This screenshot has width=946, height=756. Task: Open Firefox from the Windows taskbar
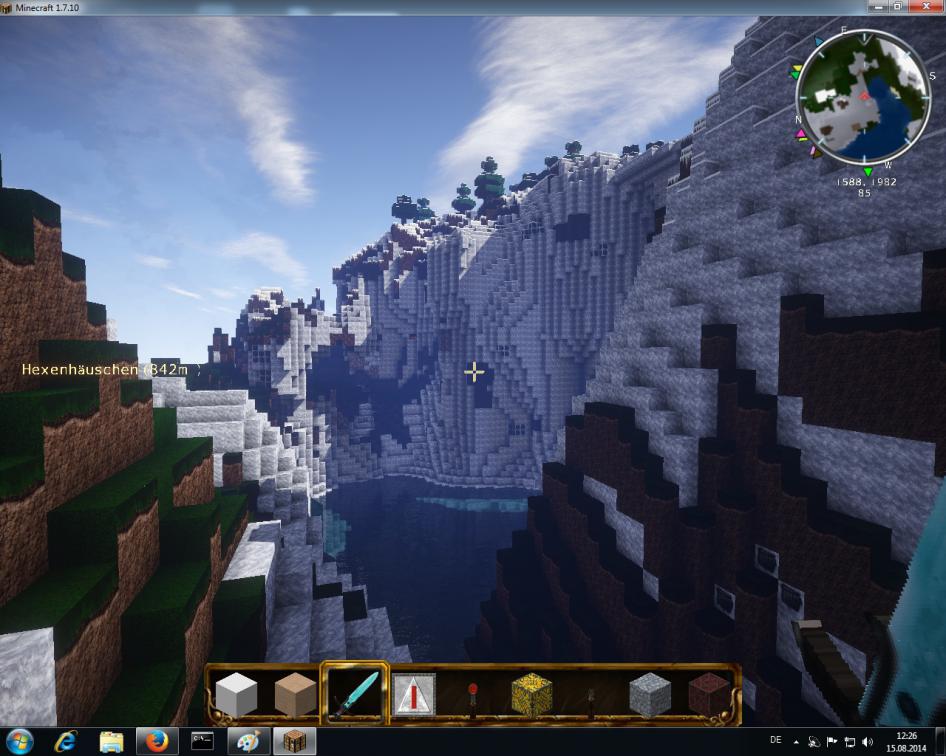155,741
